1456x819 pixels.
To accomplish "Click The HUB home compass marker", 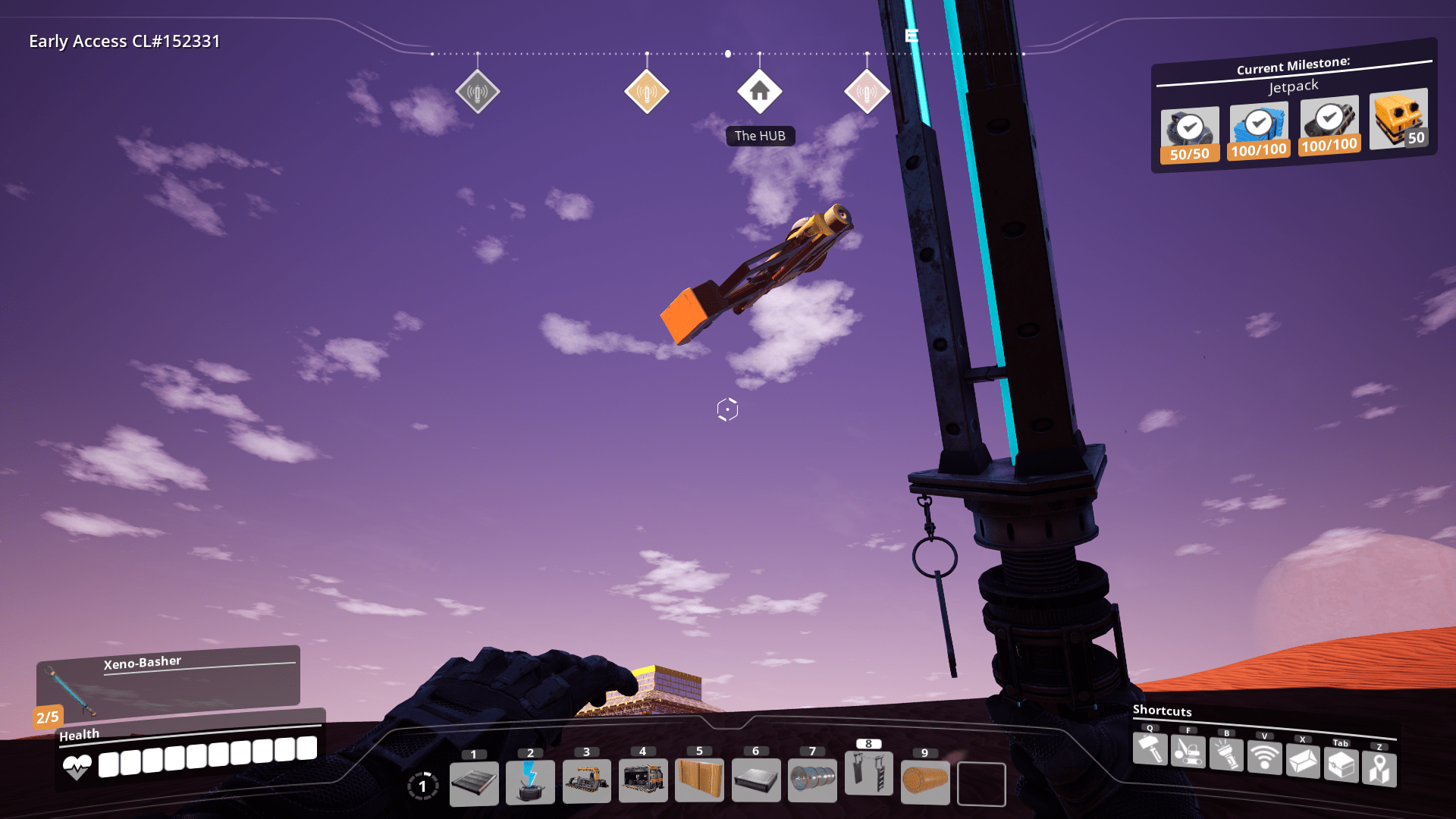I will 759,92.
